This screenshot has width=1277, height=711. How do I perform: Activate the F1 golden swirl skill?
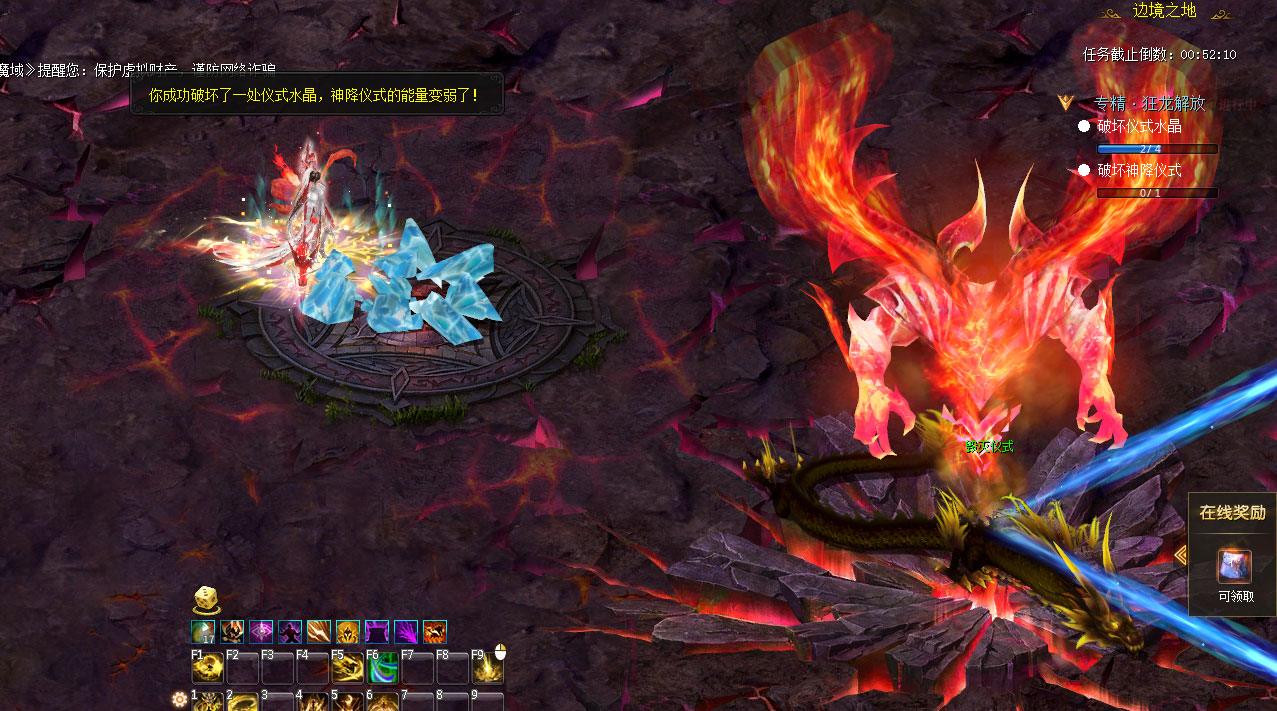pyautogui.click(x=207, y=668)
